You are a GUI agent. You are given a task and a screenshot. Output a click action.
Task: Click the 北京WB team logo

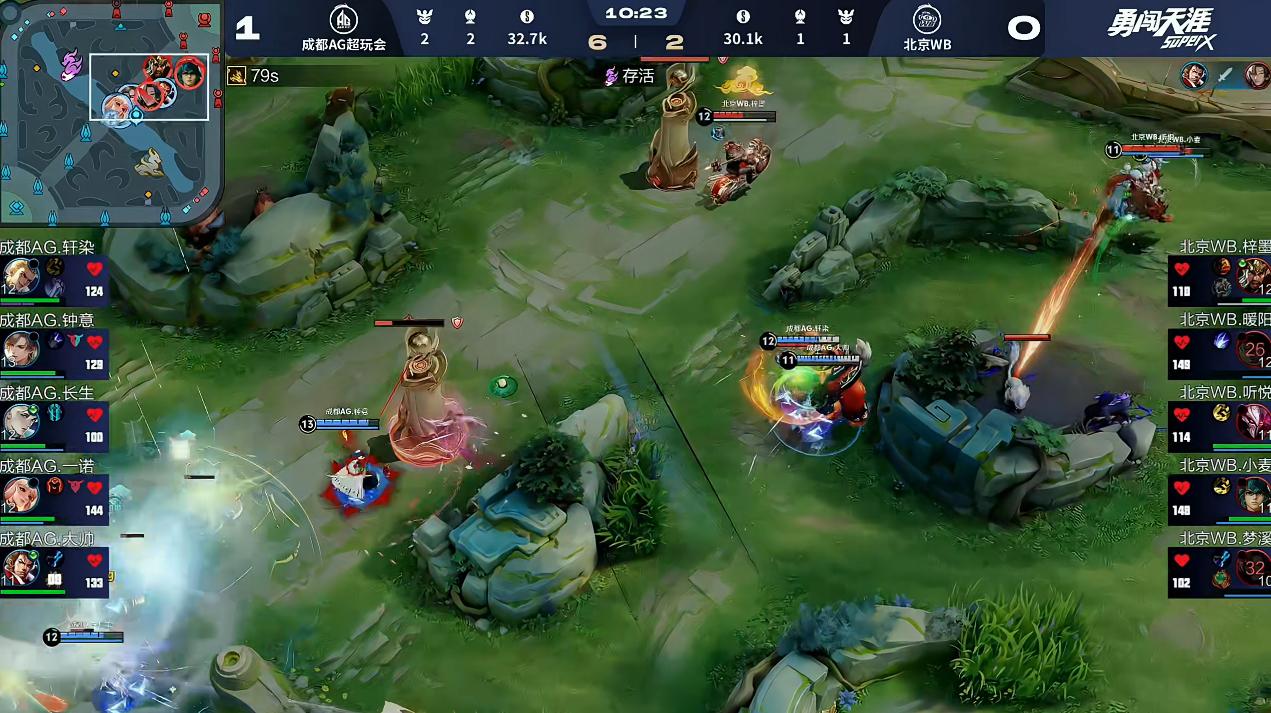tap(926, 20)
